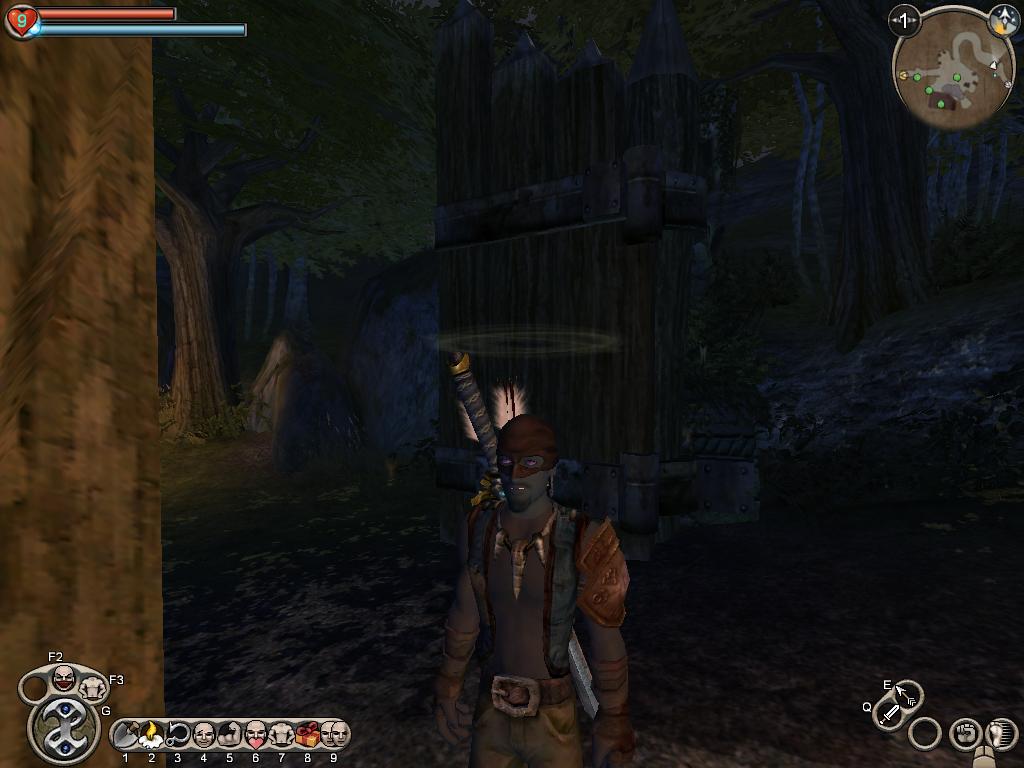Equip the bow and arrow weapon

(907, 693)
